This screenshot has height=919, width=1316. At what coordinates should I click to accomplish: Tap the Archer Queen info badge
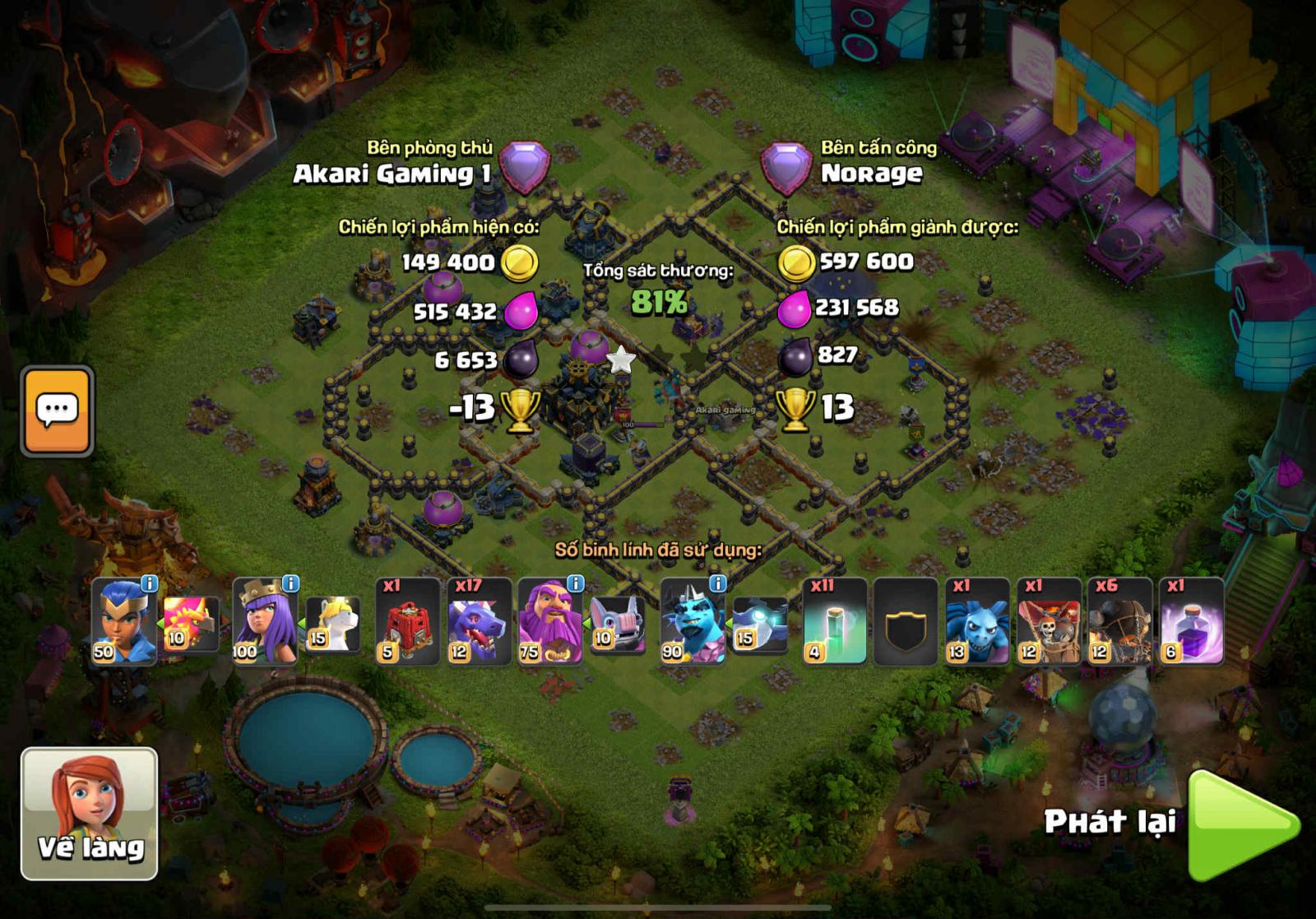point(290,582)
